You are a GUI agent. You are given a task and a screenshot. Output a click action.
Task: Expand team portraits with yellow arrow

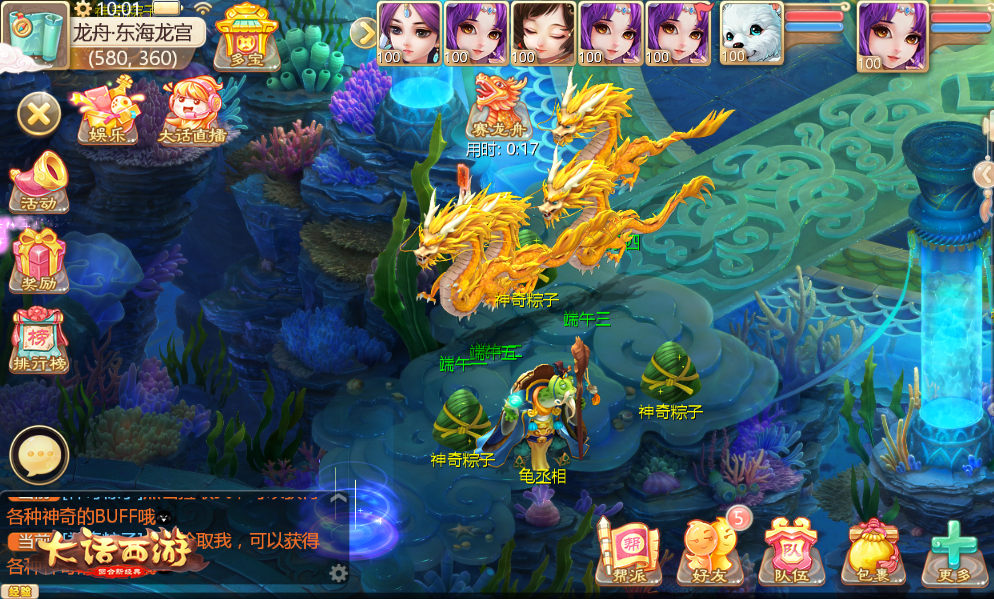pyautogui.click(x=364, y=33)
